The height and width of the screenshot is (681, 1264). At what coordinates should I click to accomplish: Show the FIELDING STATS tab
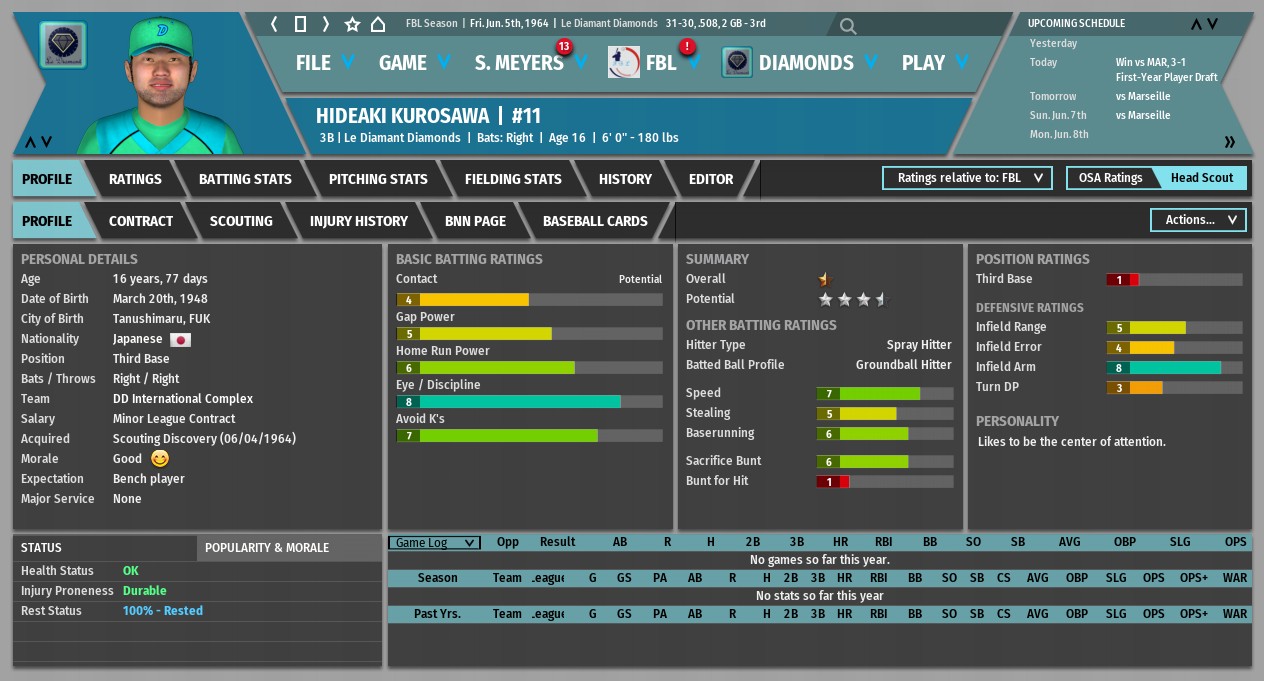[x=513, y=179]
